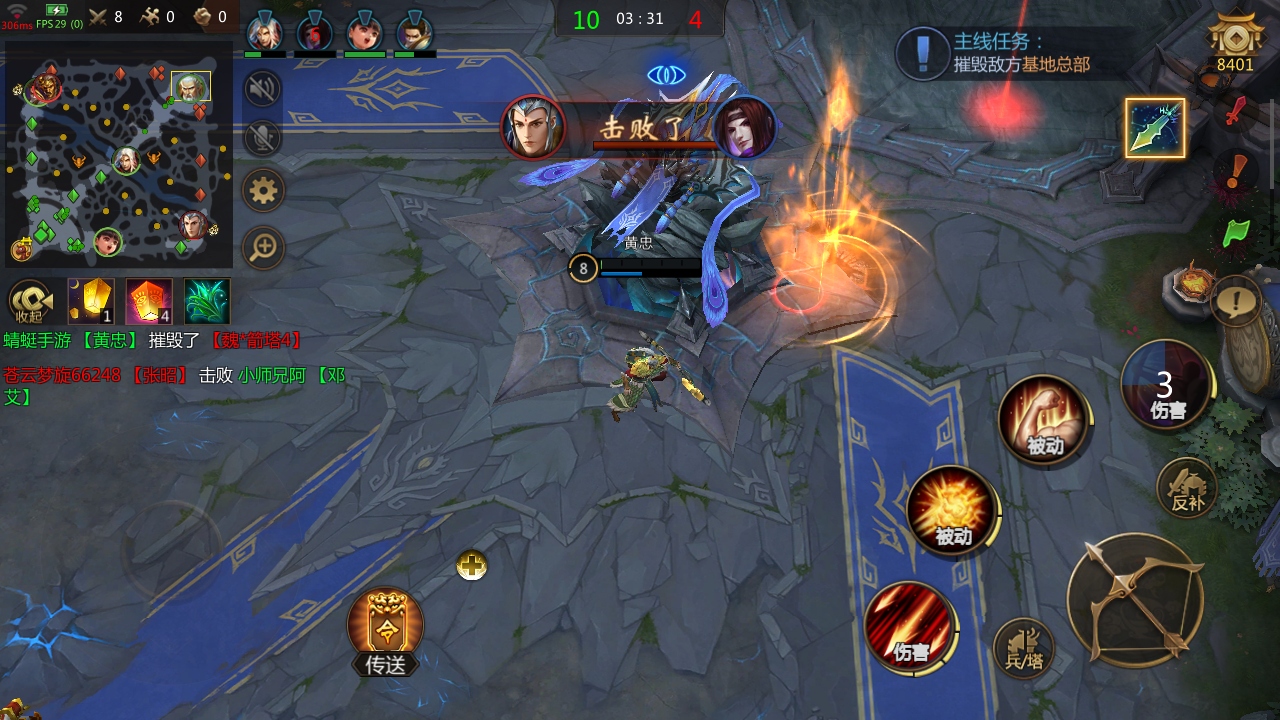Toggle the microphone mute button
Image resolution: width=1280 pixels, height=720 pixels.
coord(263,138)
